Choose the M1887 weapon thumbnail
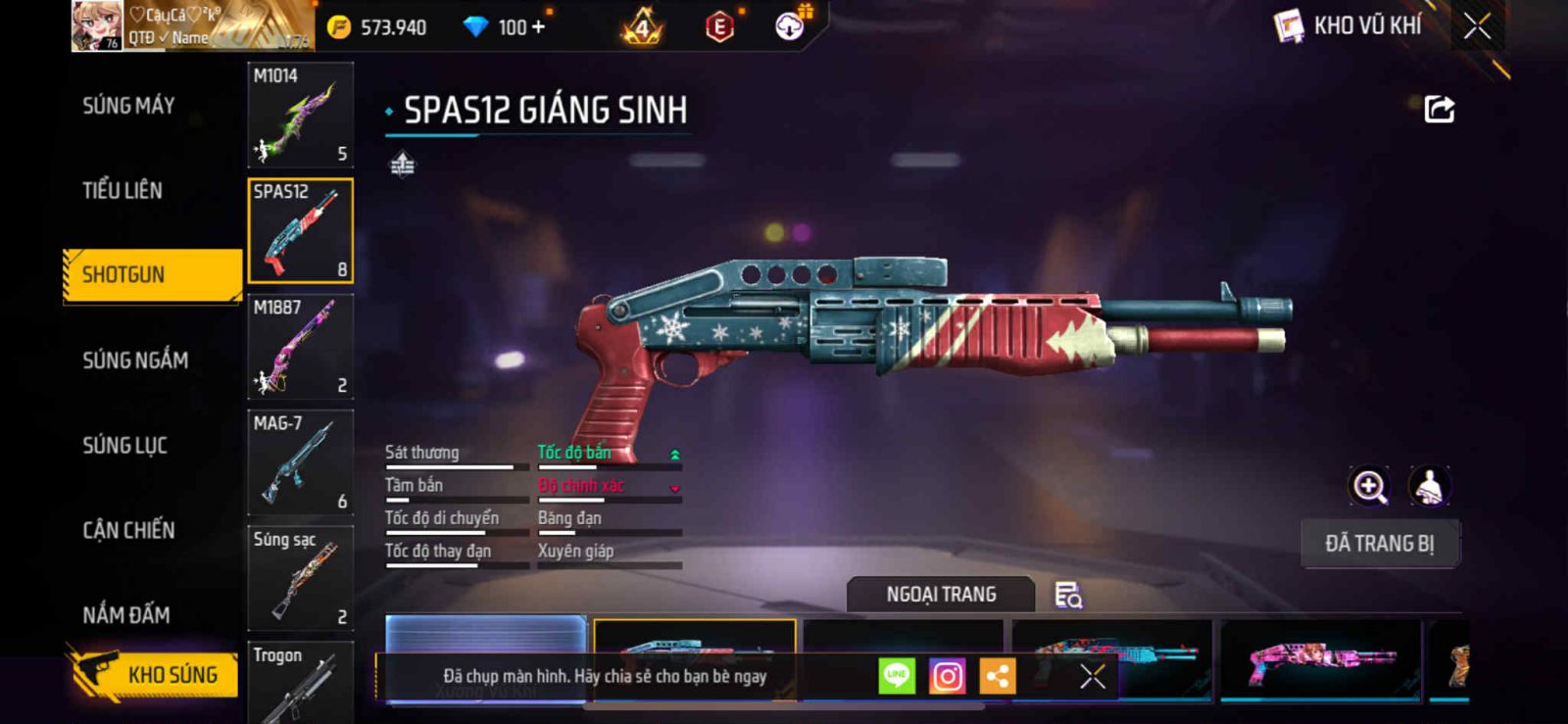This screenshot has width=1568, height=724. point(300,347)
